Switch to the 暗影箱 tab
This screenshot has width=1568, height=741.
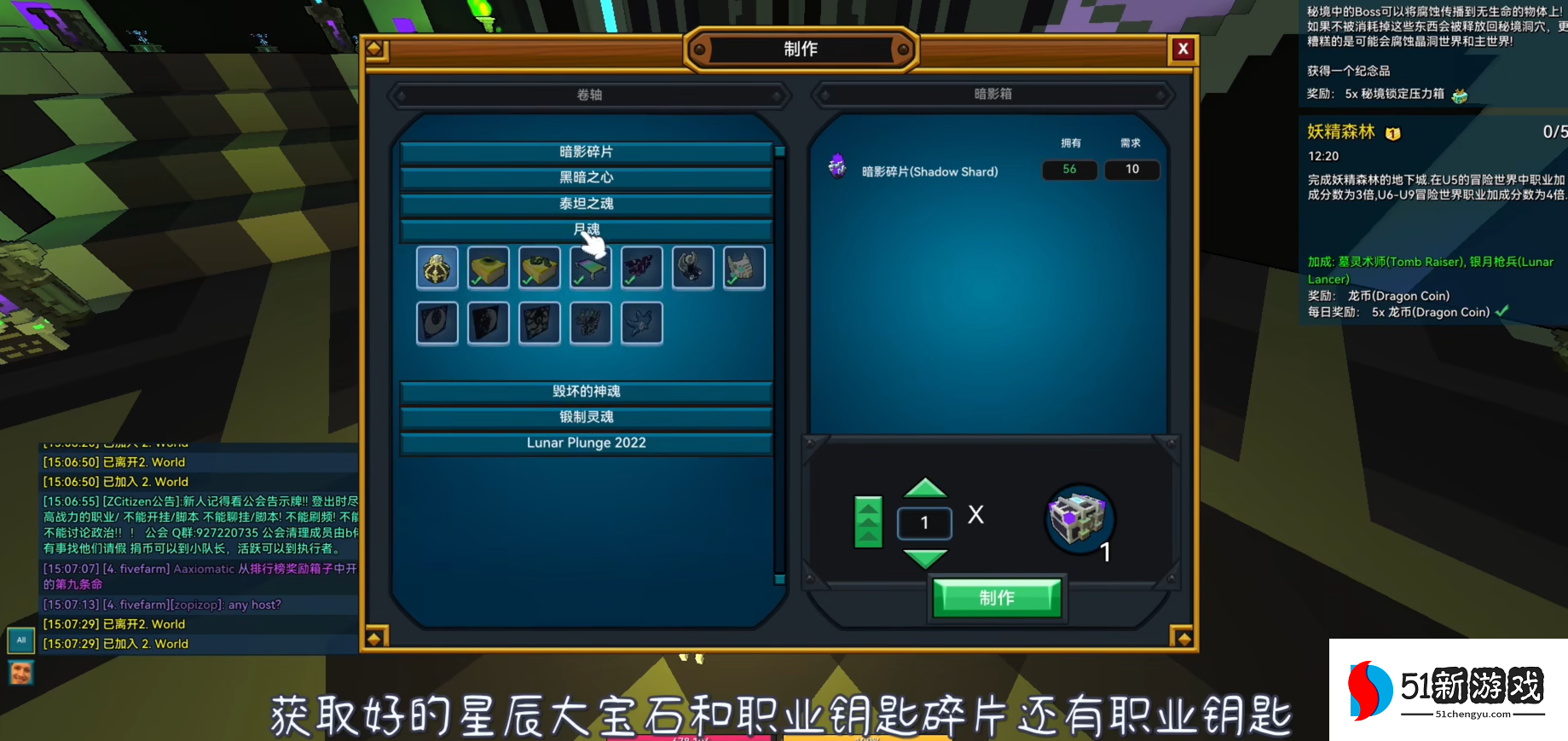pos(992,95)
